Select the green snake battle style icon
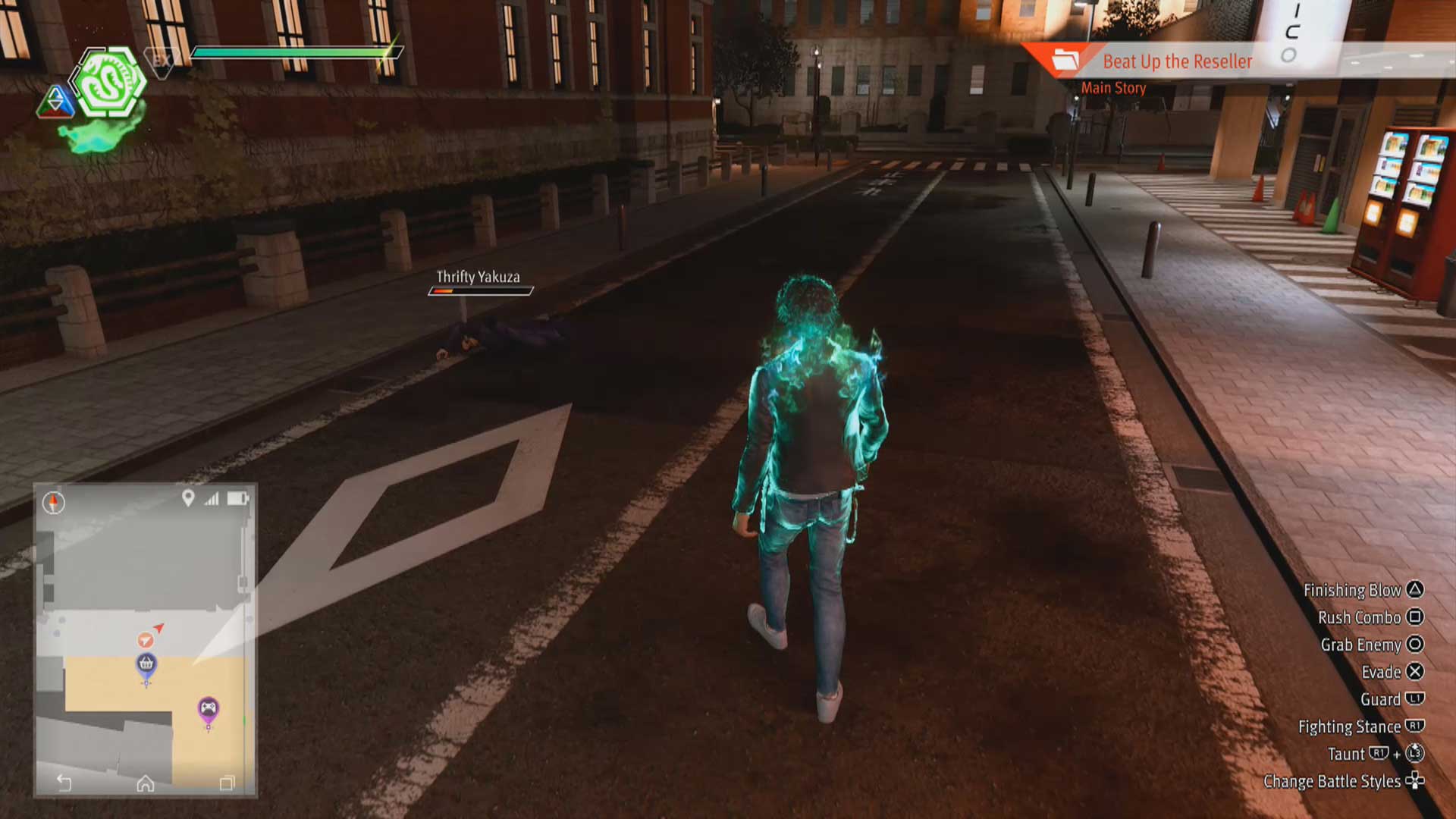Screen dimensions: 1456x819 tap(109, 83)
